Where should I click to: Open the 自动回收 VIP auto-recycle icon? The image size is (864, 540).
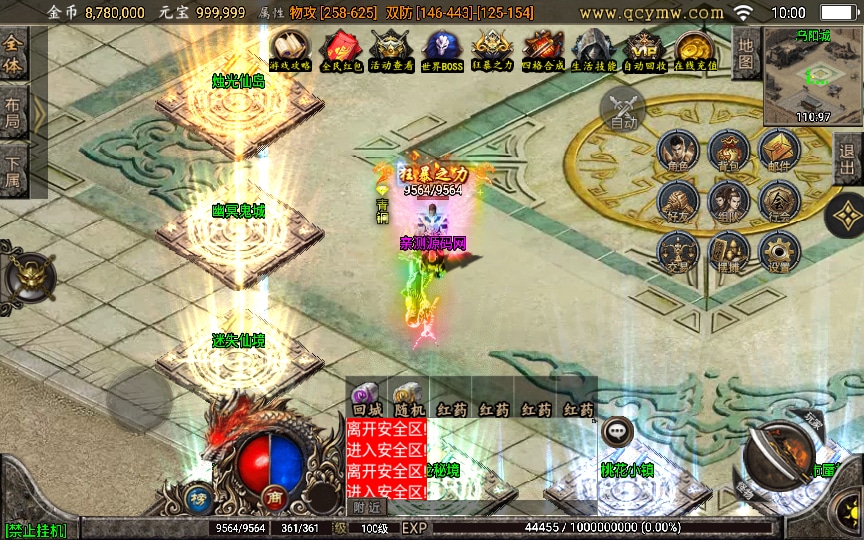tap(643, 49)
